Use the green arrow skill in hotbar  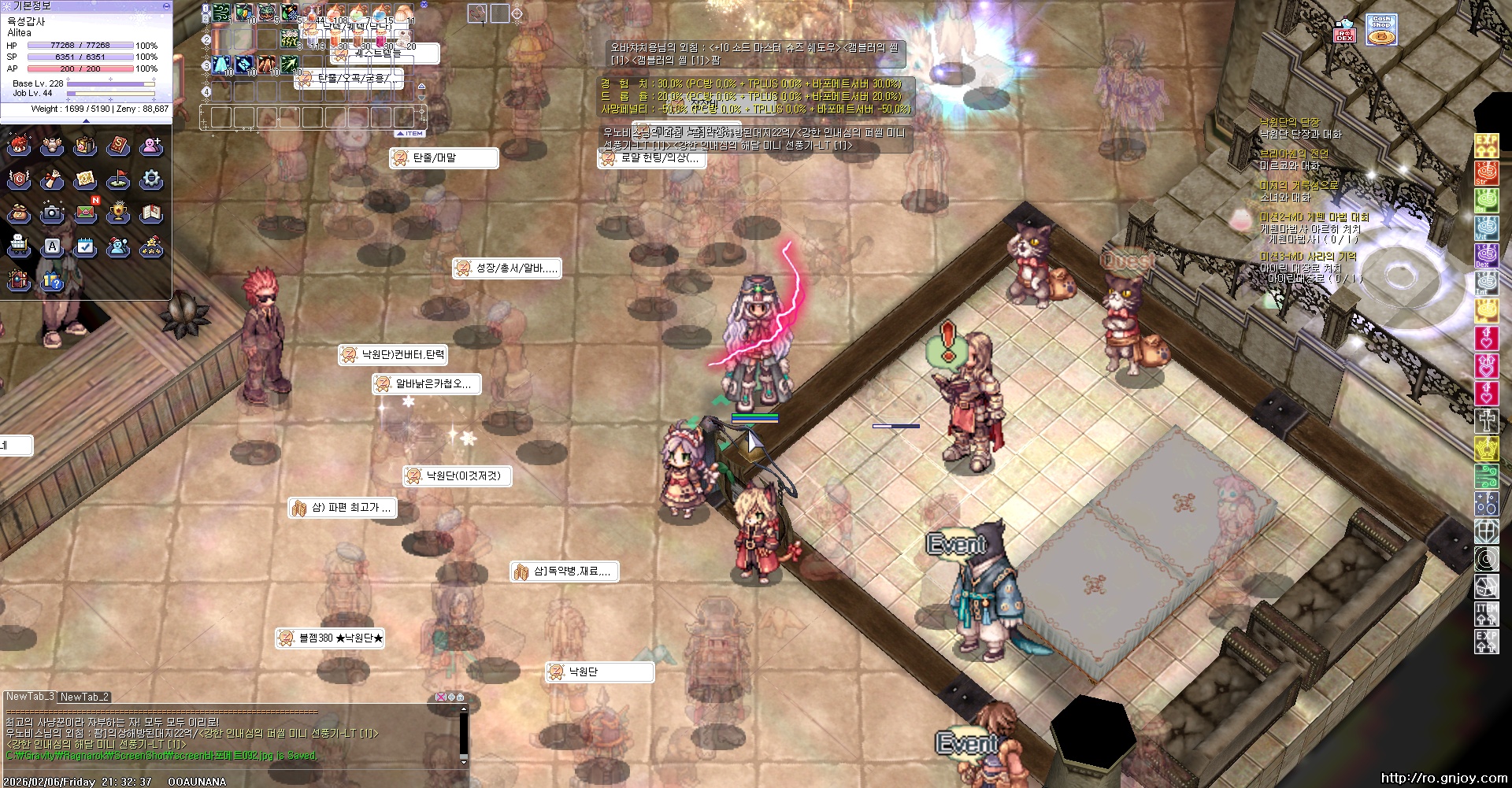point(290,65)
